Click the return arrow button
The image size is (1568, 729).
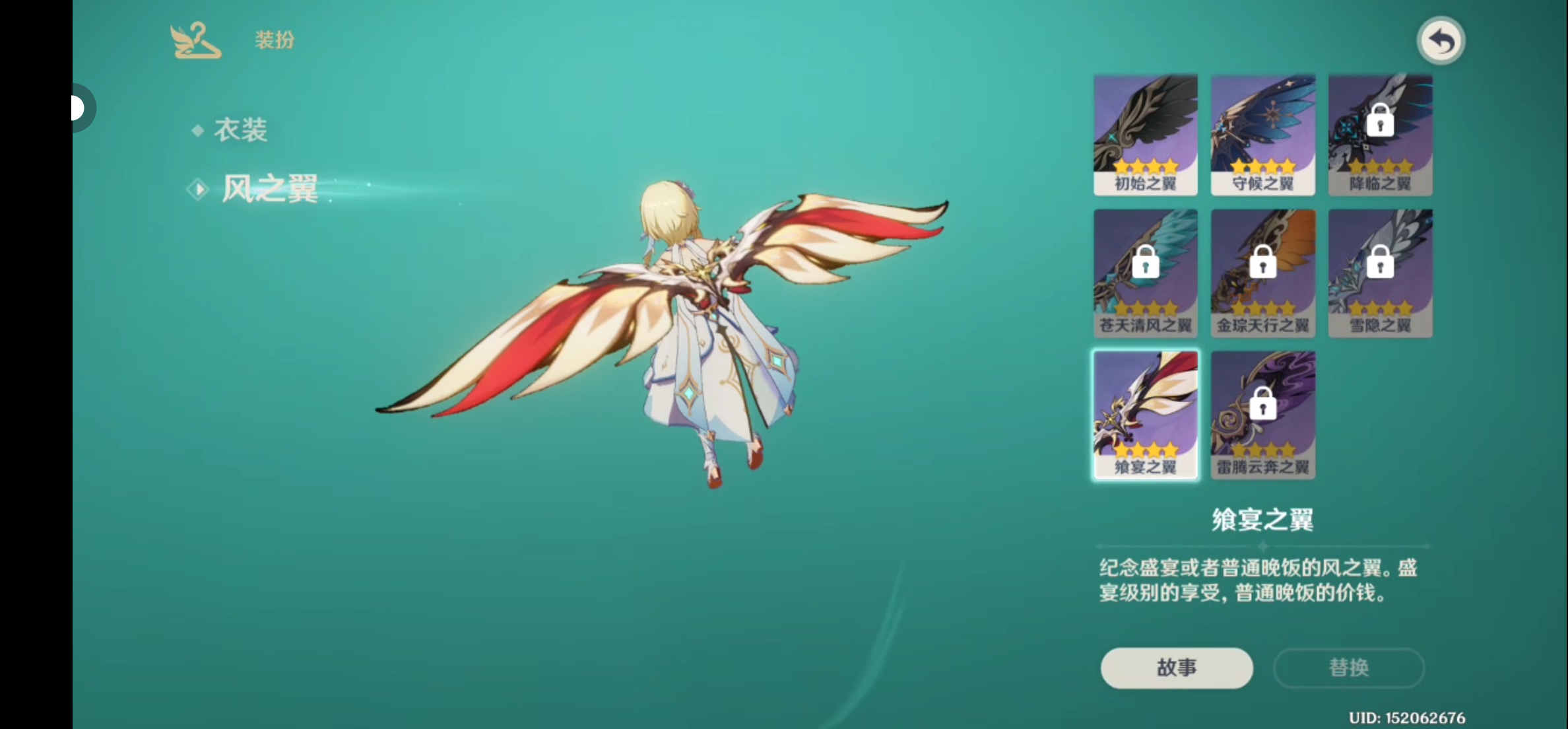click(x=1441, y=42)
